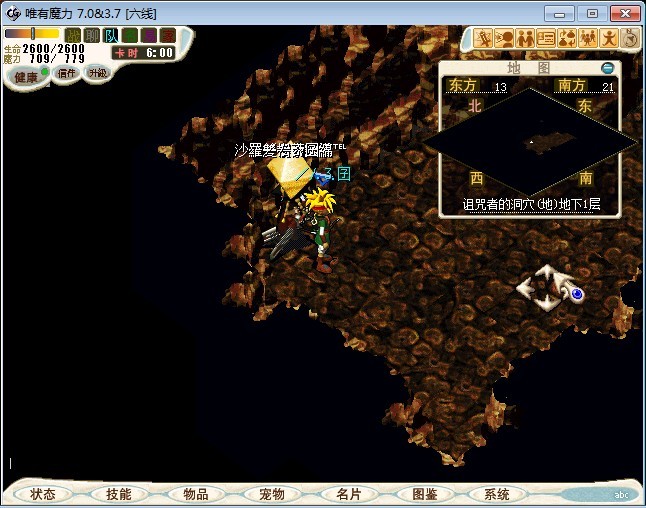The image size is (646, 508).
Task: Toggle the 聊 chat switch
Action: 92,36
